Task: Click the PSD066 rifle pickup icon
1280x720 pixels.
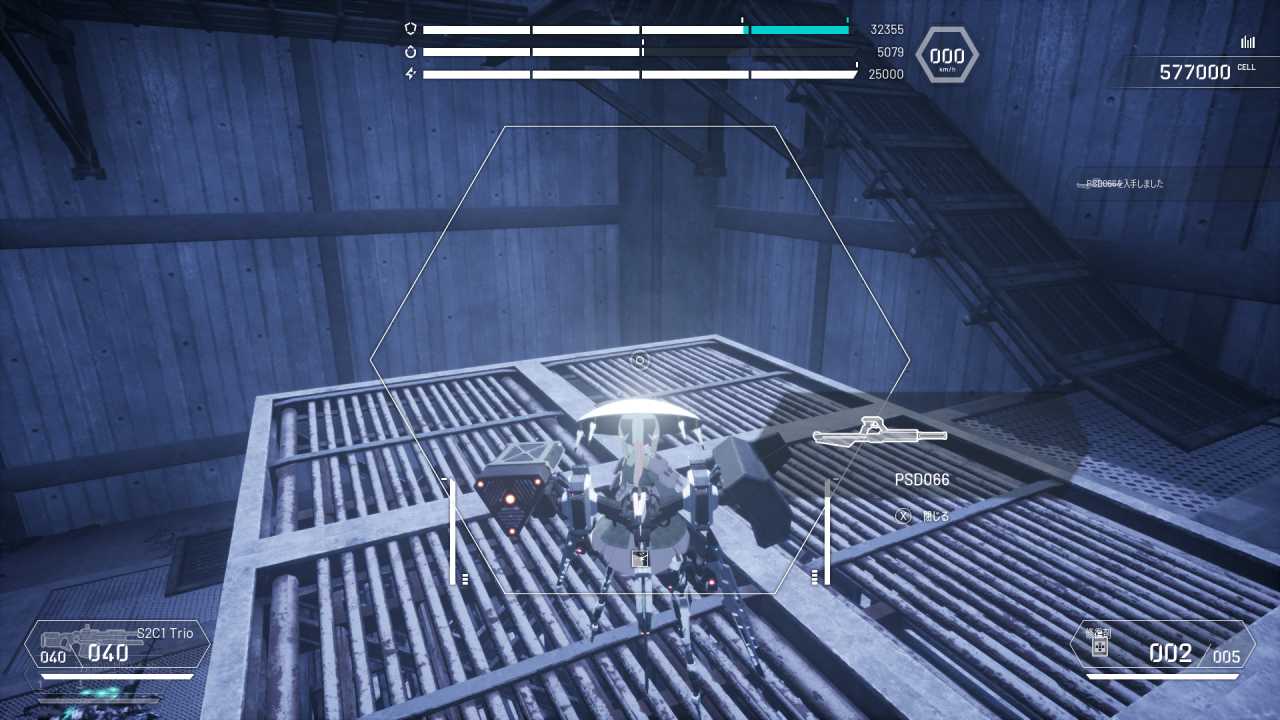Action: point(879,433)
